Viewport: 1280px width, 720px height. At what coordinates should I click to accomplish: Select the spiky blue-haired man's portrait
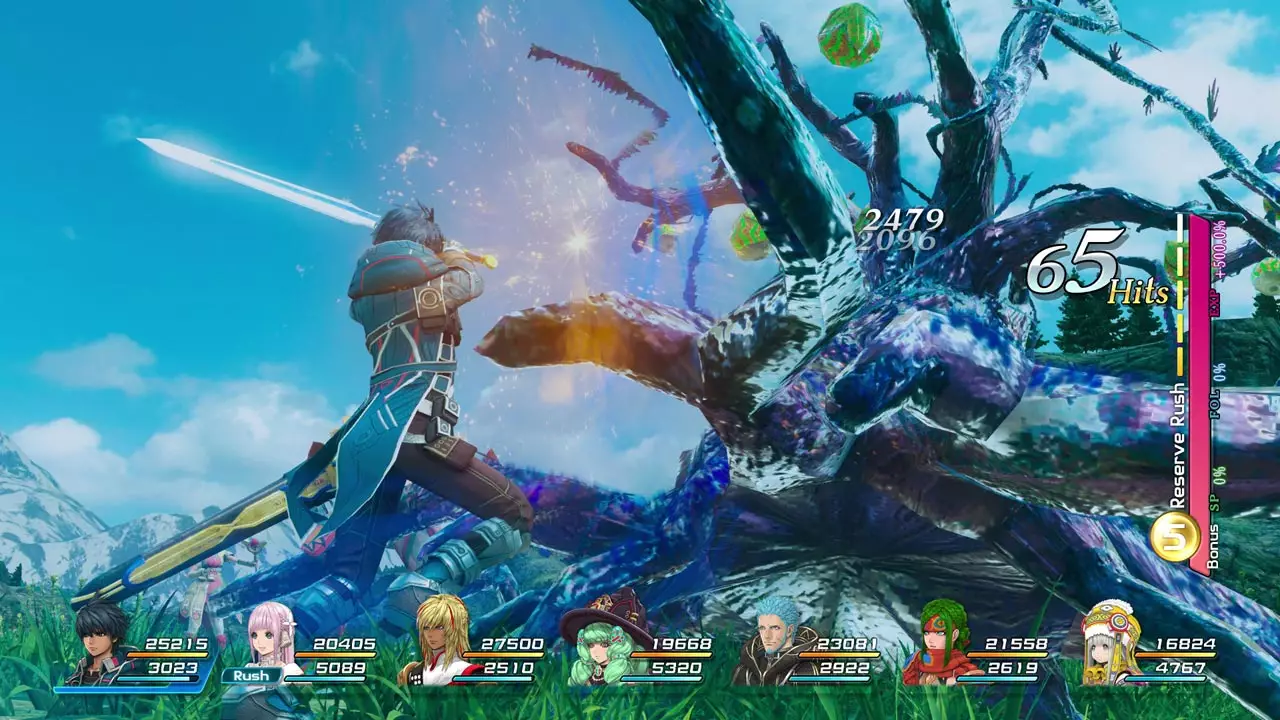[x=770, y=632]
